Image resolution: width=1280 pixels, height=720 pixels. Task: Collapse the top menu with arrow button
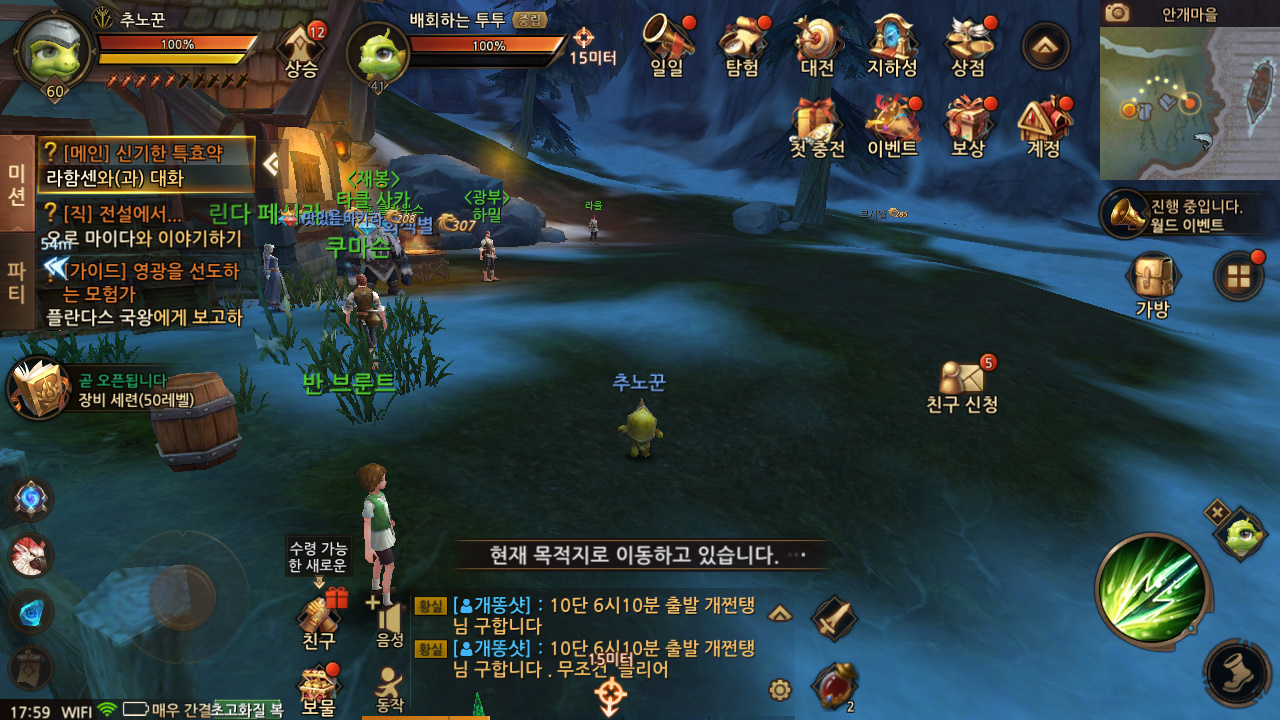[1045, 46]
